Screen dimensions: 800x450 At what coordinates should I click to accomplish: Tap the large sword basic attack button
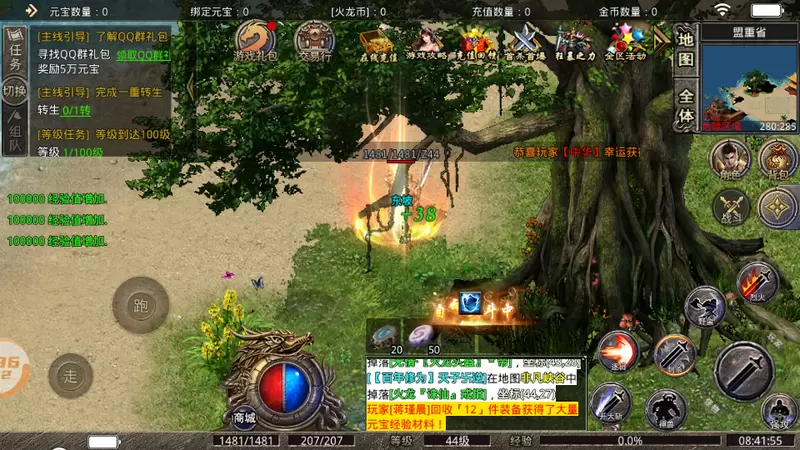[x=743, y=369]
